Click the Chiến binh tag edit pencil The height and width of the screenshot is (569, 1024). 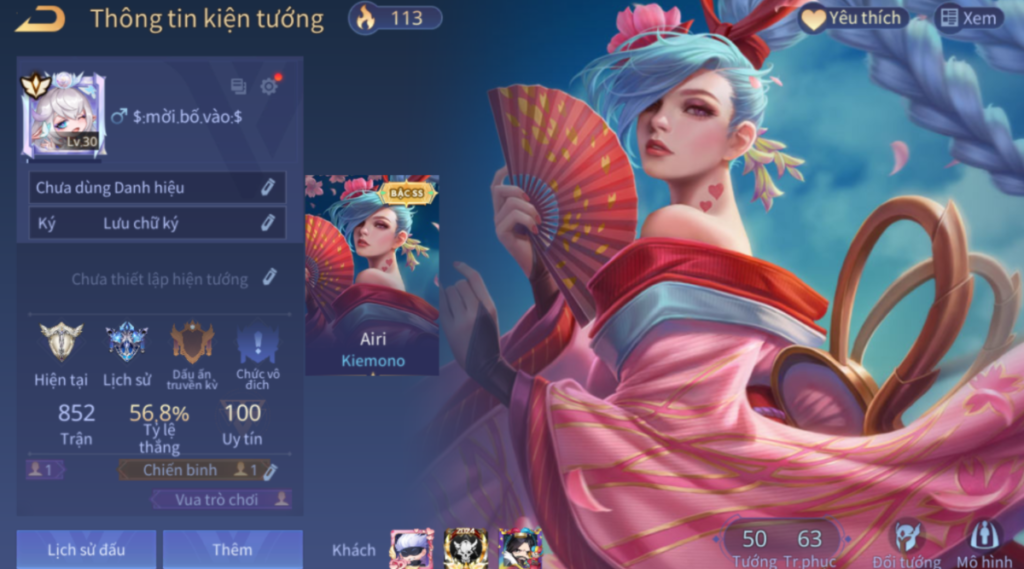pyautogui.click(x=270, y=470)
